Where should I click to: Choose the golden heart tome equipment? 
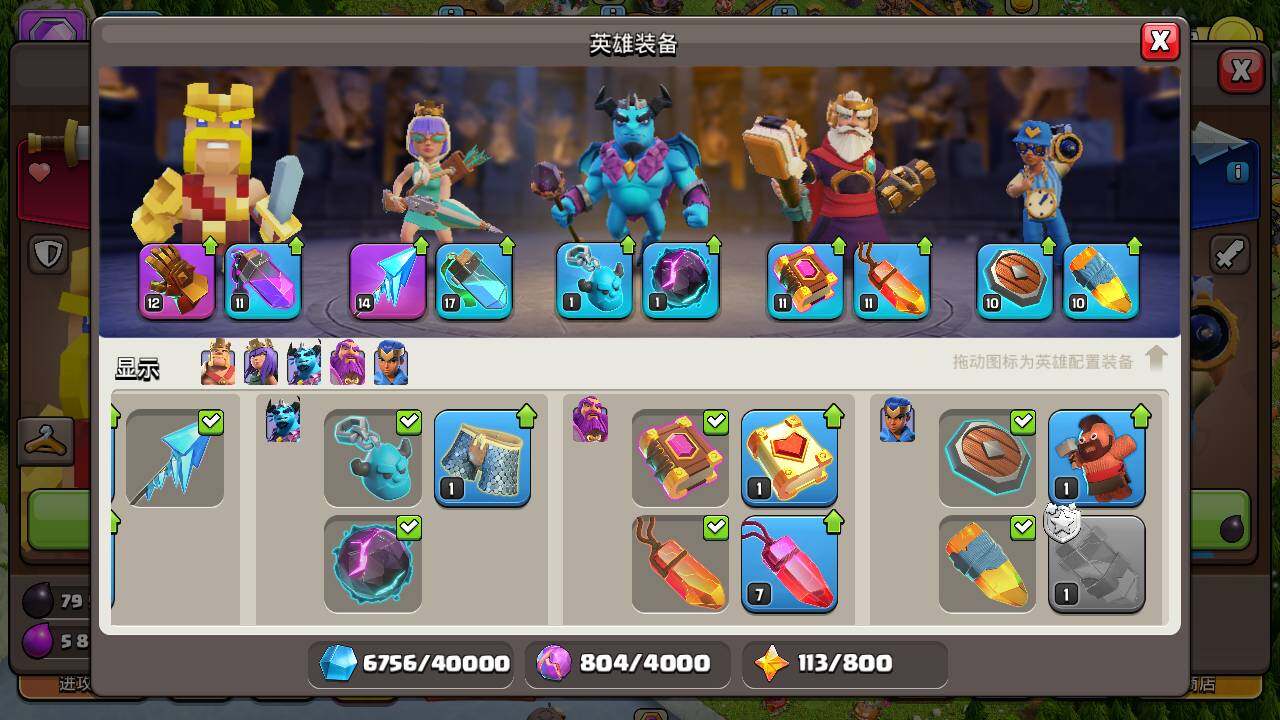point(789,457)
